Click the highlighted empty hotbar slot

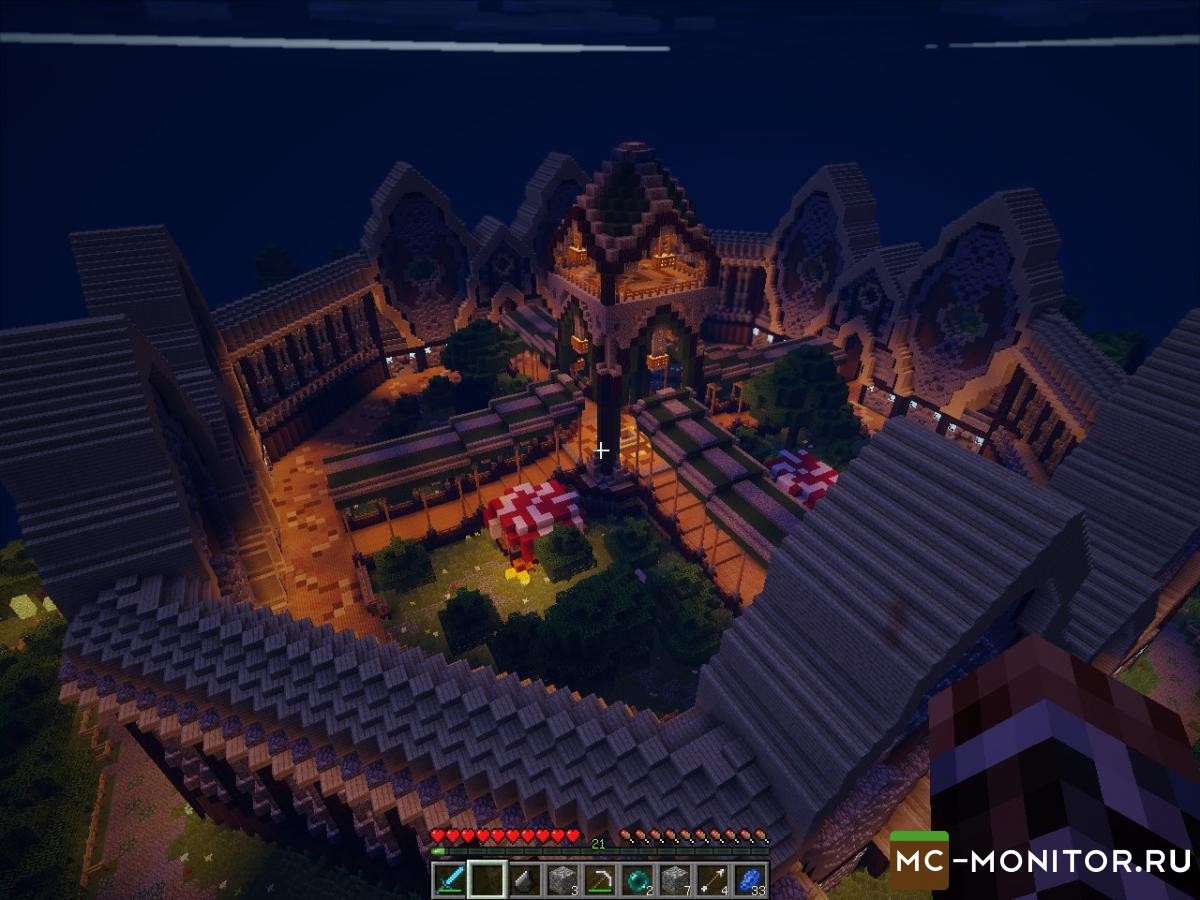click(x=487, y=879)
